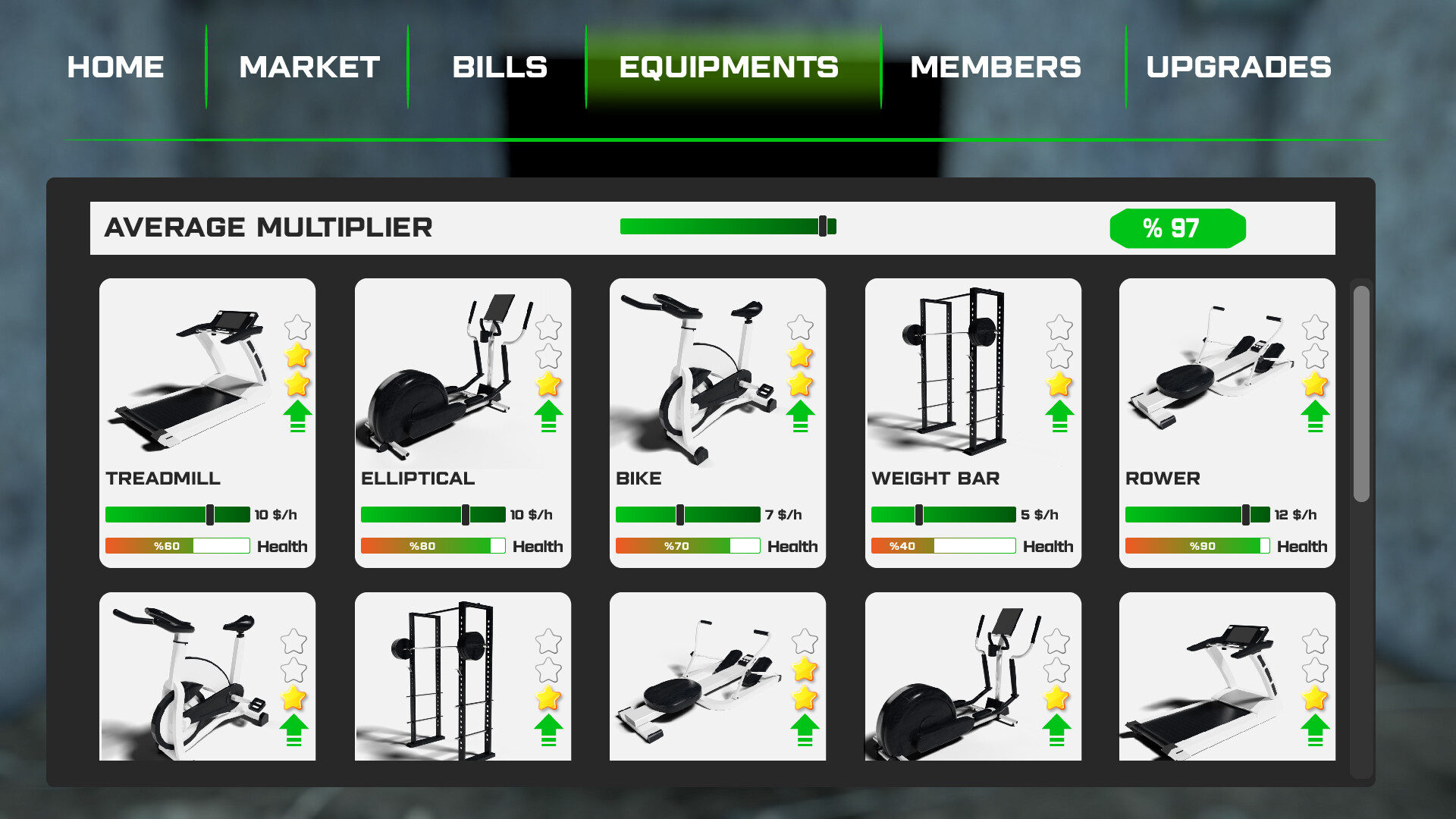The image size is (1456, 819).
Task: Click the upgrade arrow on the Bike card
Action: tap(801, 416)
